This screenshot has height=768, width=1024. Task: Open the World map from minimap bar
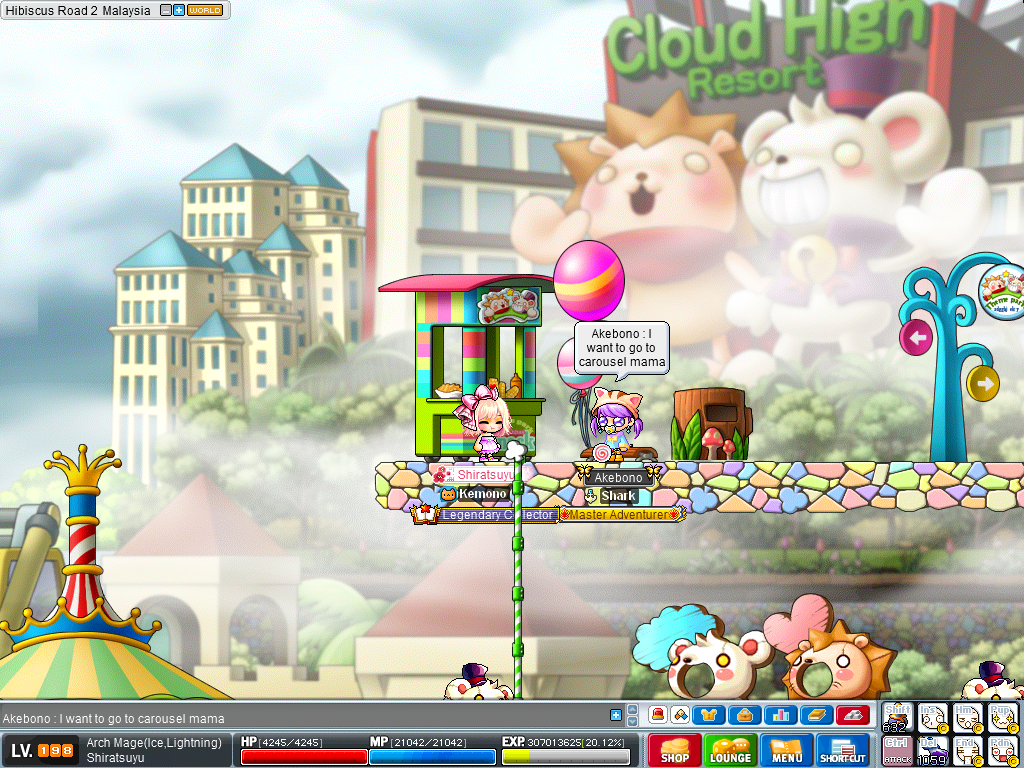[205, 10]
